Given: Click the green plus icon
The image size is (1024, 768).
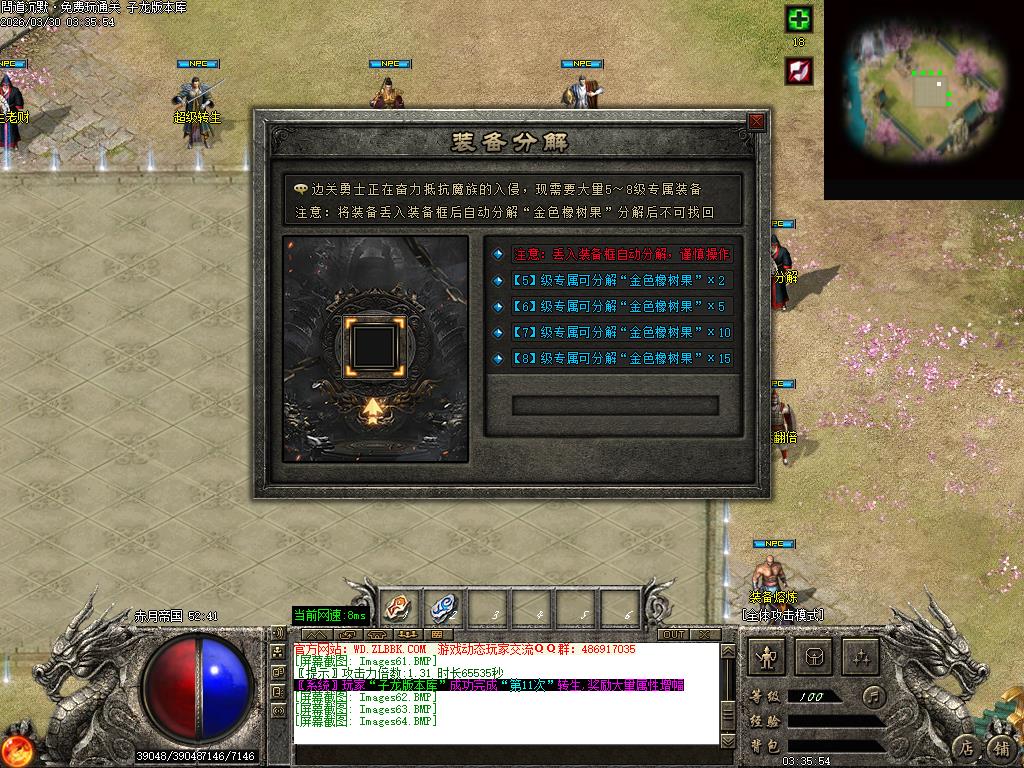Looking at the screenshot, I should tap(799, 19).
